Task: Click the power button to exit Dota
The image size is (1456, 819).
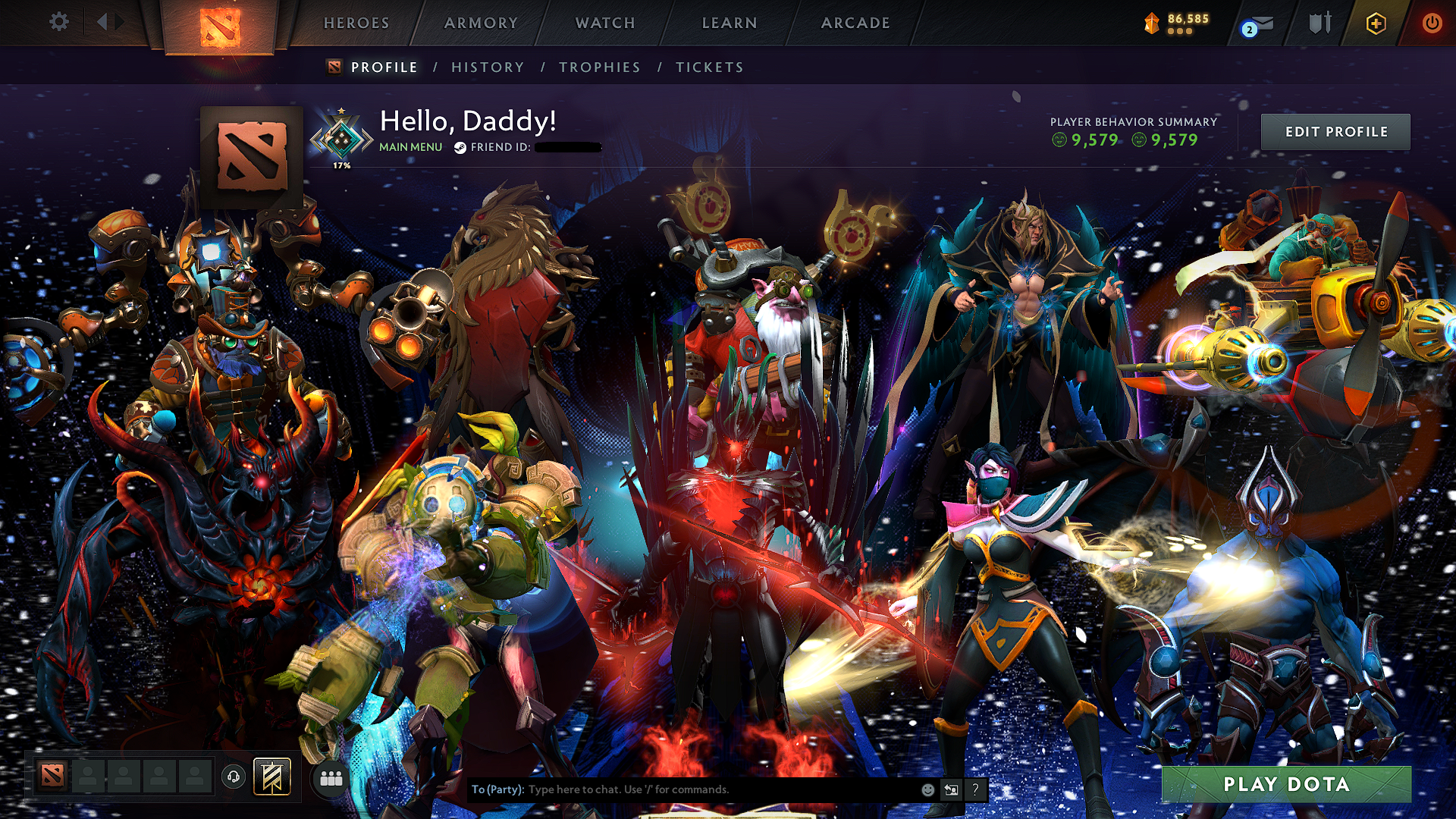Action: pos(1433,23)
